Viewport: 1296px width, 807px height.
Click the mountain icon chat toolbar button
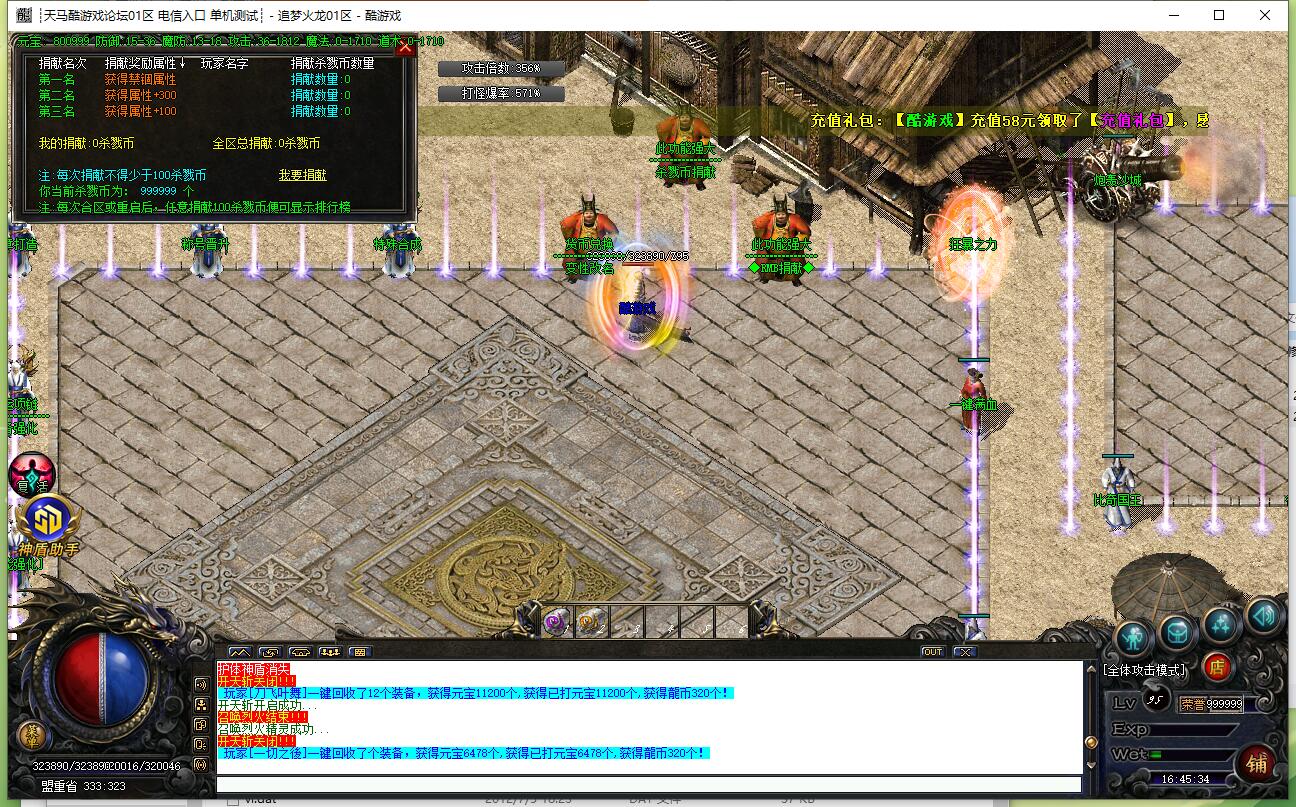pyautogui.click(x=240, y=652)
